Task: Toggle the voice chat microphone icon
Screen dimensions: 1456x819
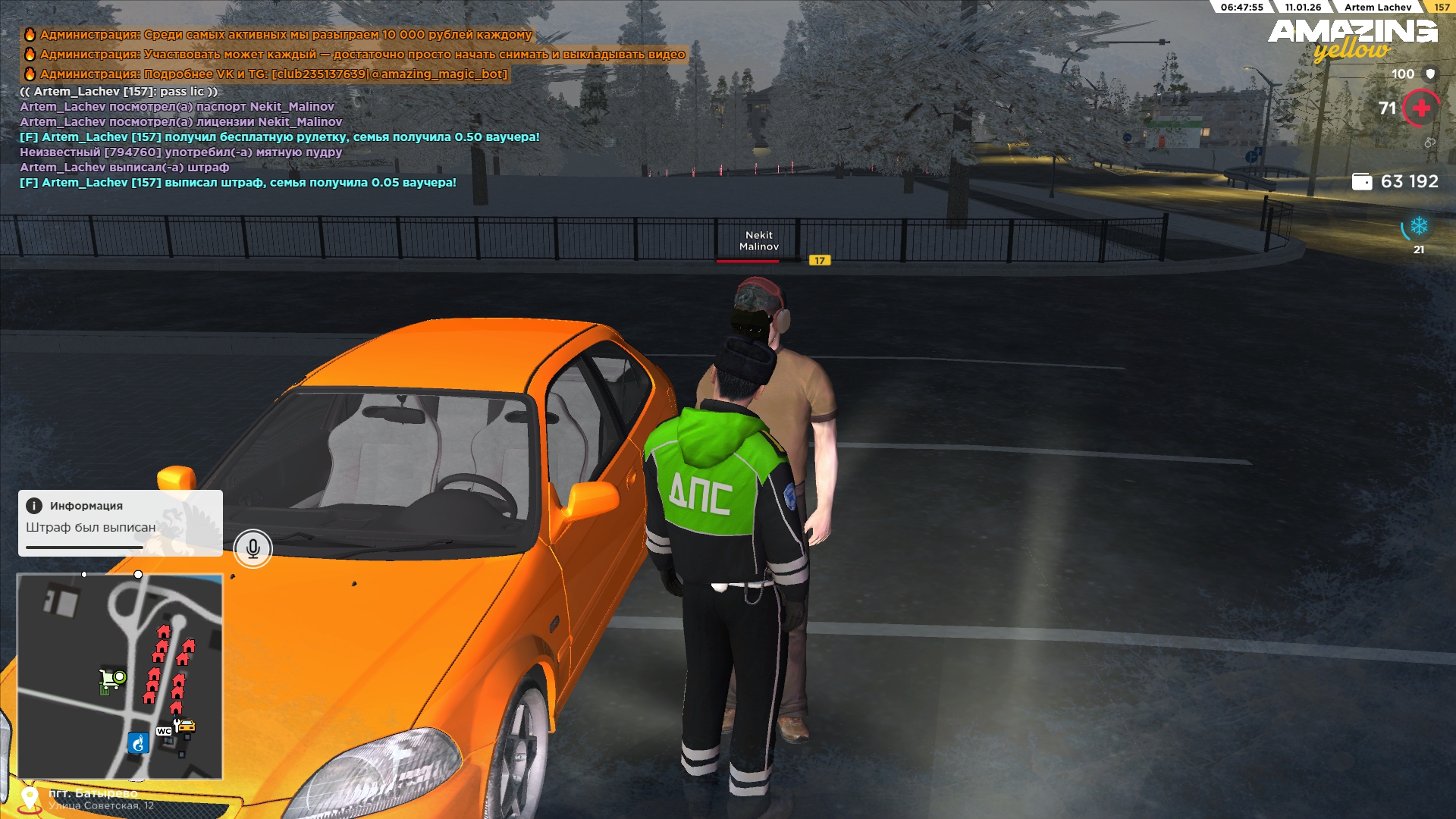Action: [253, 548]
